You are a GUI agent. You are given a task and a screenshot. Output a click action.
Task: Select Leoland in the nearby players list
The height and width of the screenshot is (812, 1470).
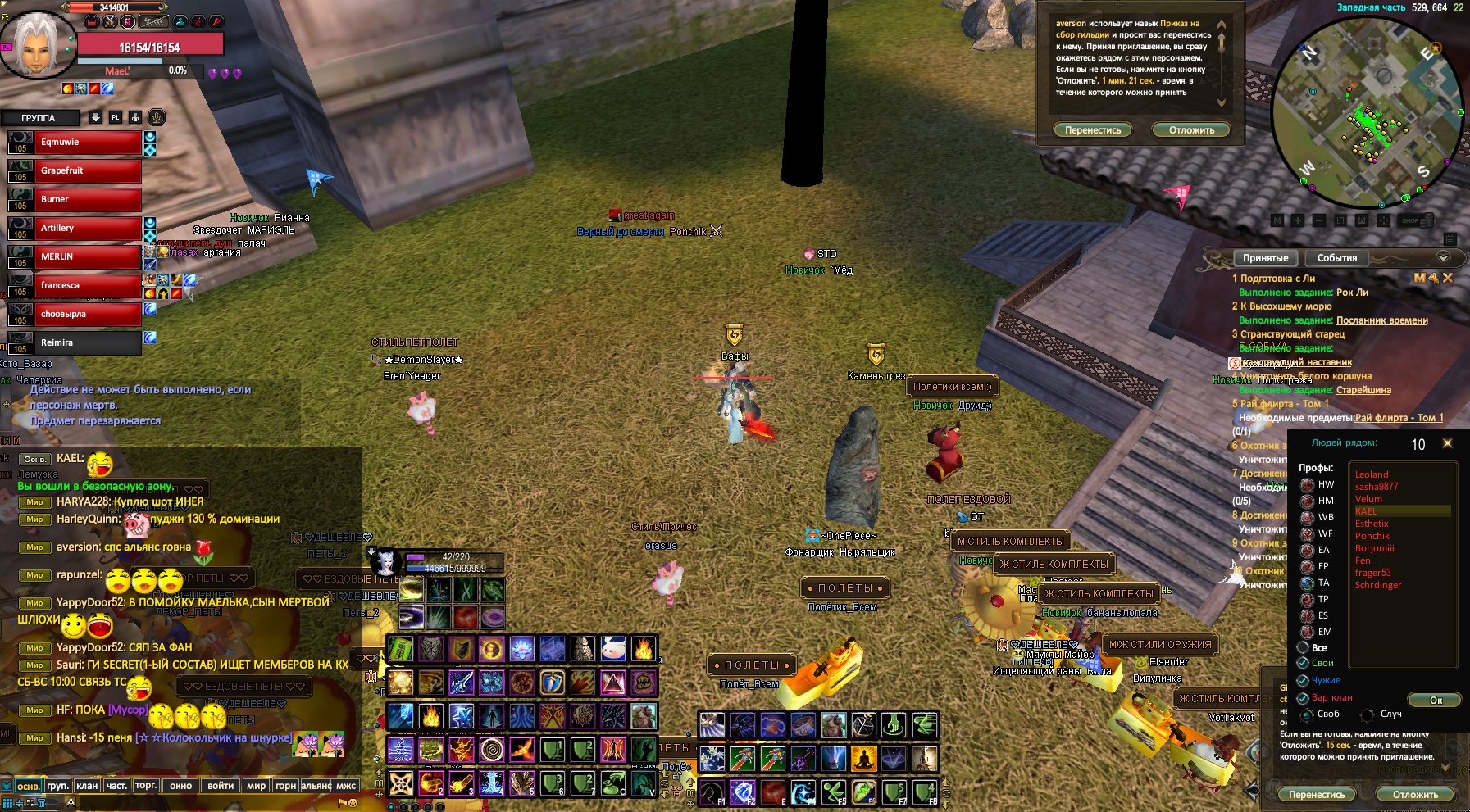tap(1372, 474)
